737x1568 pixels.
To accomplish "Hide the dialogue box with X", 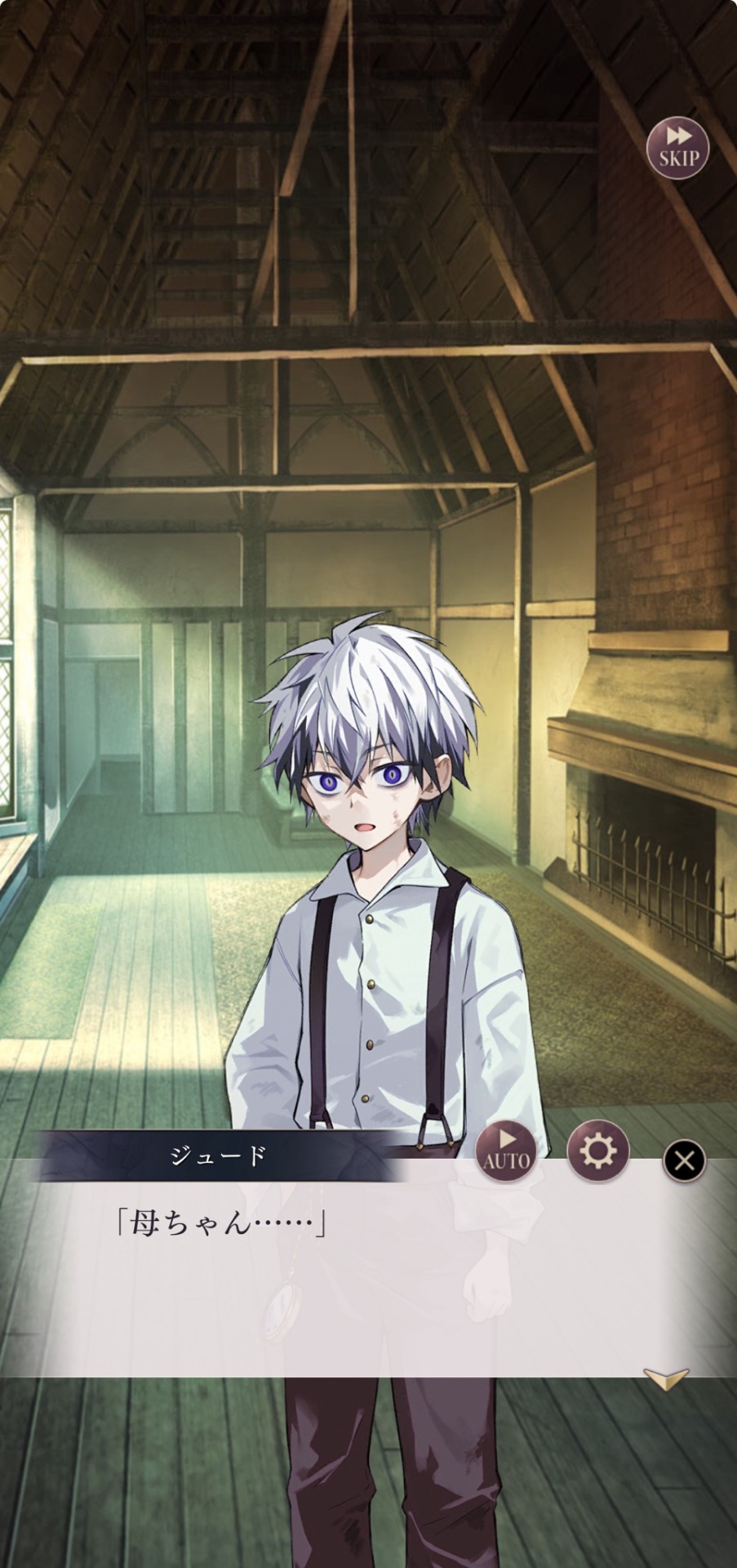I will [684, 1160].
